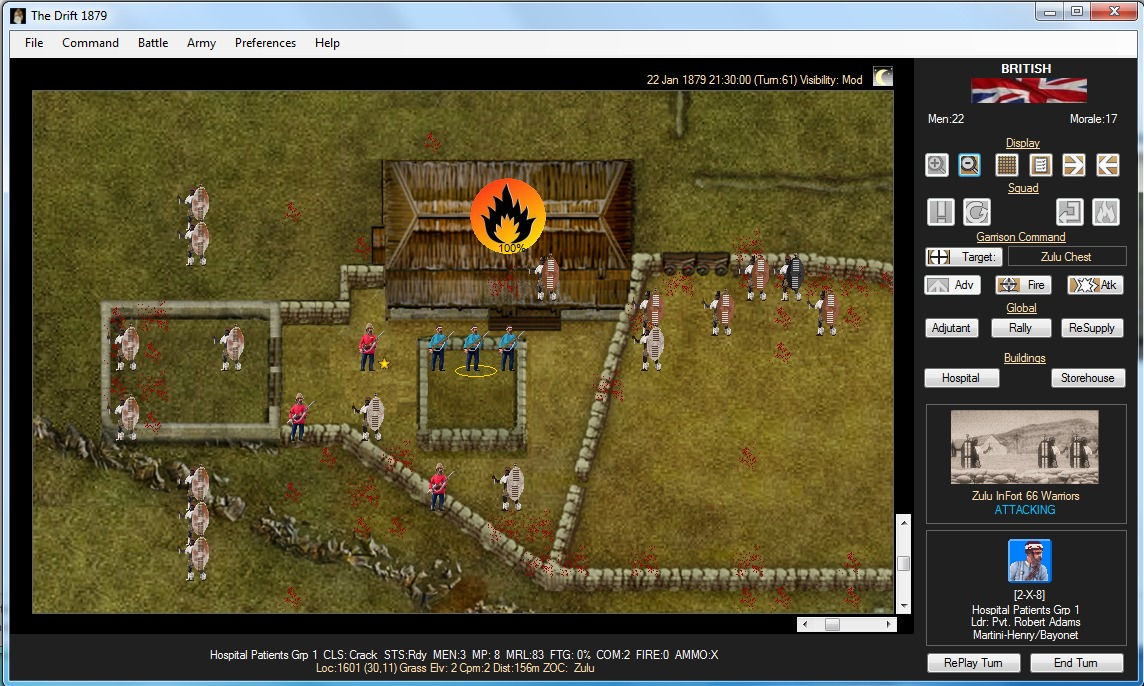The image size is (1144, 686).
Task: End the current turn
Action: (1076, 663)
